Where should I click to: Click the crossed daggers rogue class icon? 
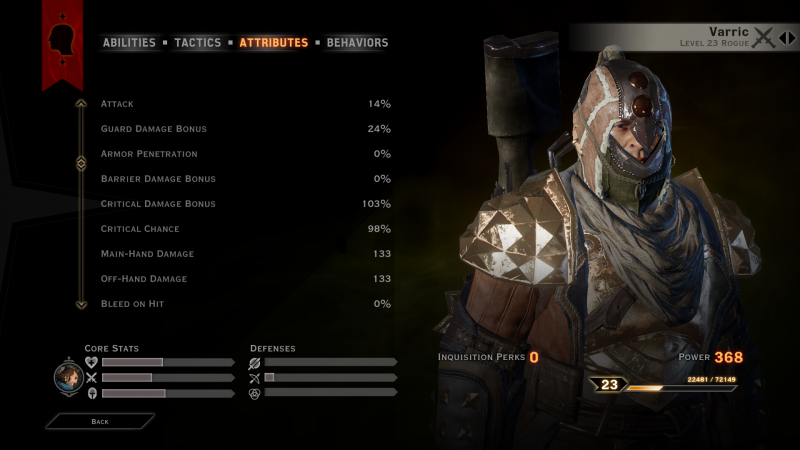point(765,38)
